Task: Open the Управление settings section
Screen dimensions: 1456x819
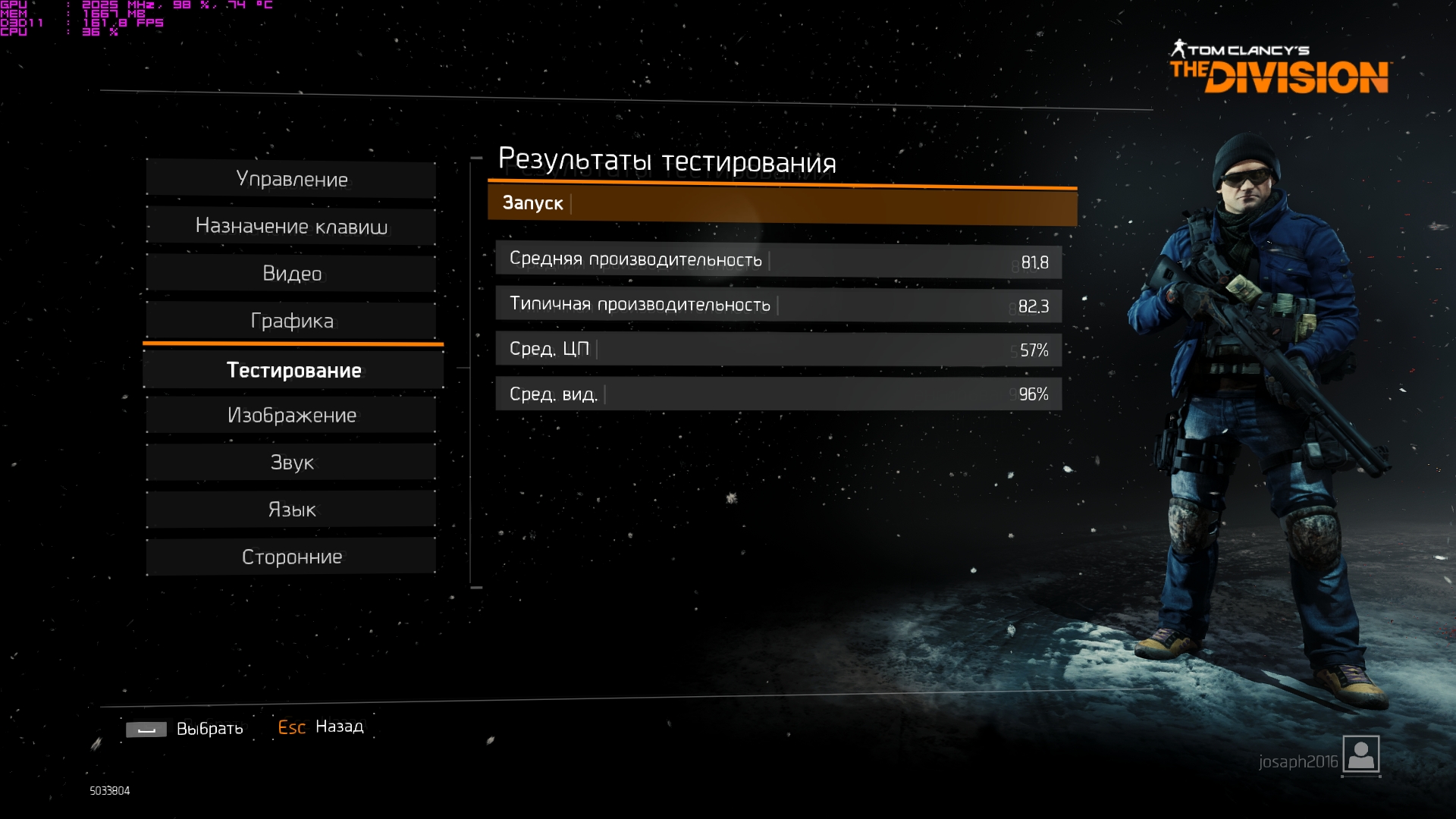Action: tap(291, 180)
